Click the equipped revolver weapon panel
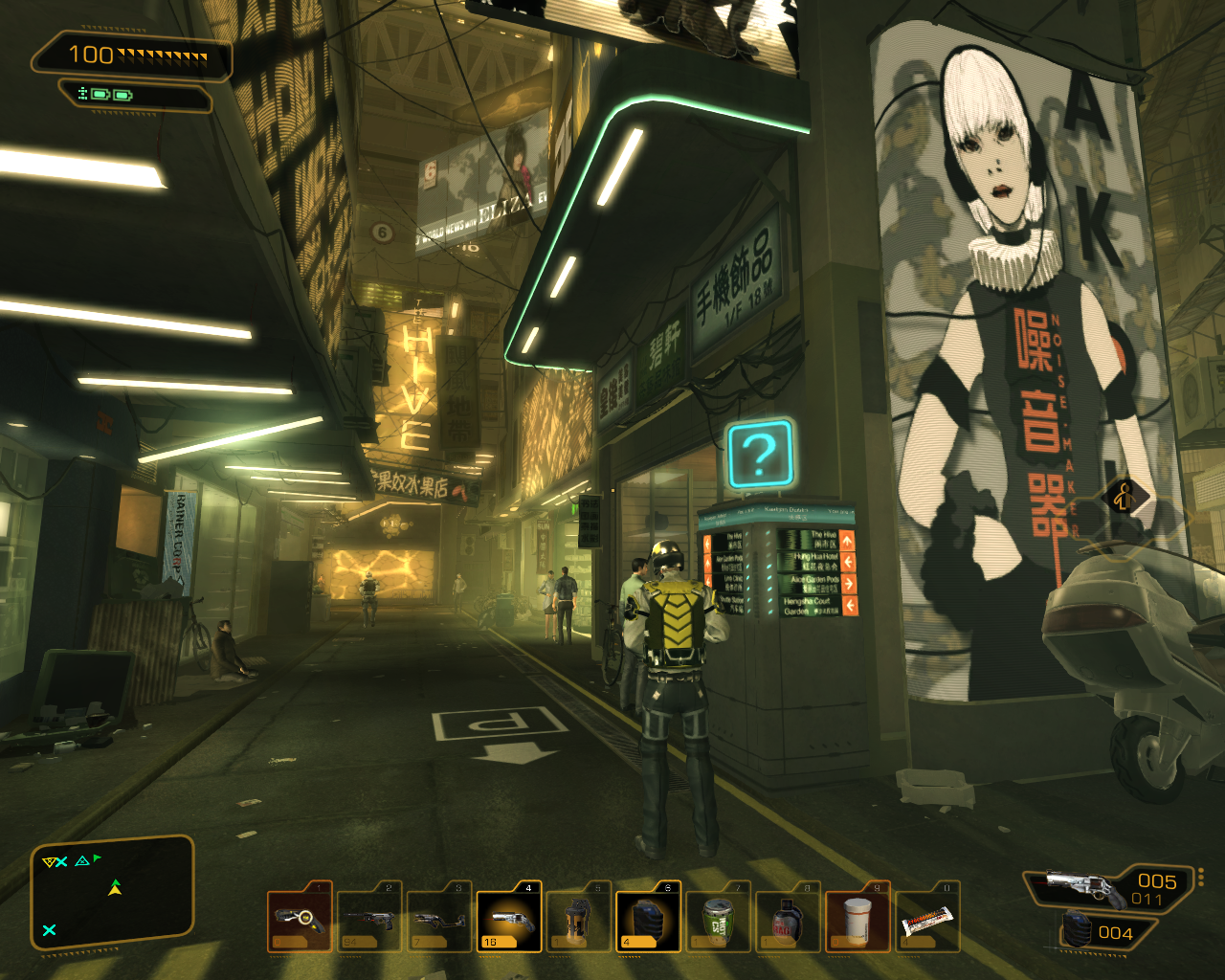Image resolution: width=1225 pixels, height=980 pixels. pos(1106,887)
